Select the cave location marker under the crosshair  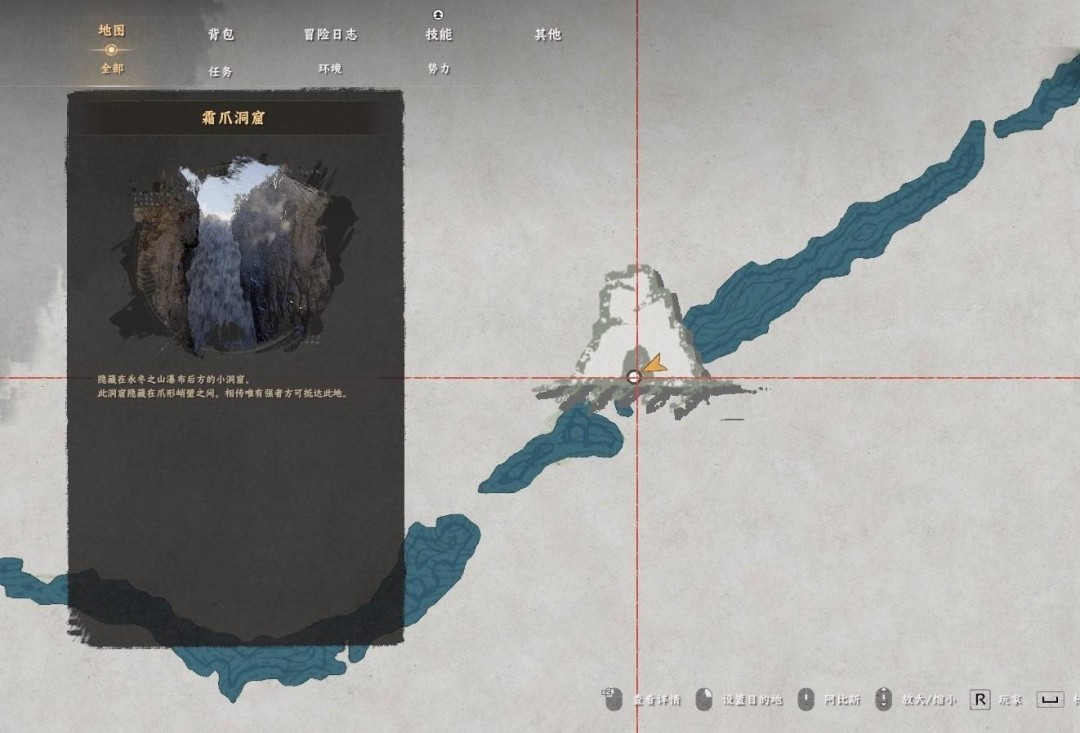click(633, 377)
